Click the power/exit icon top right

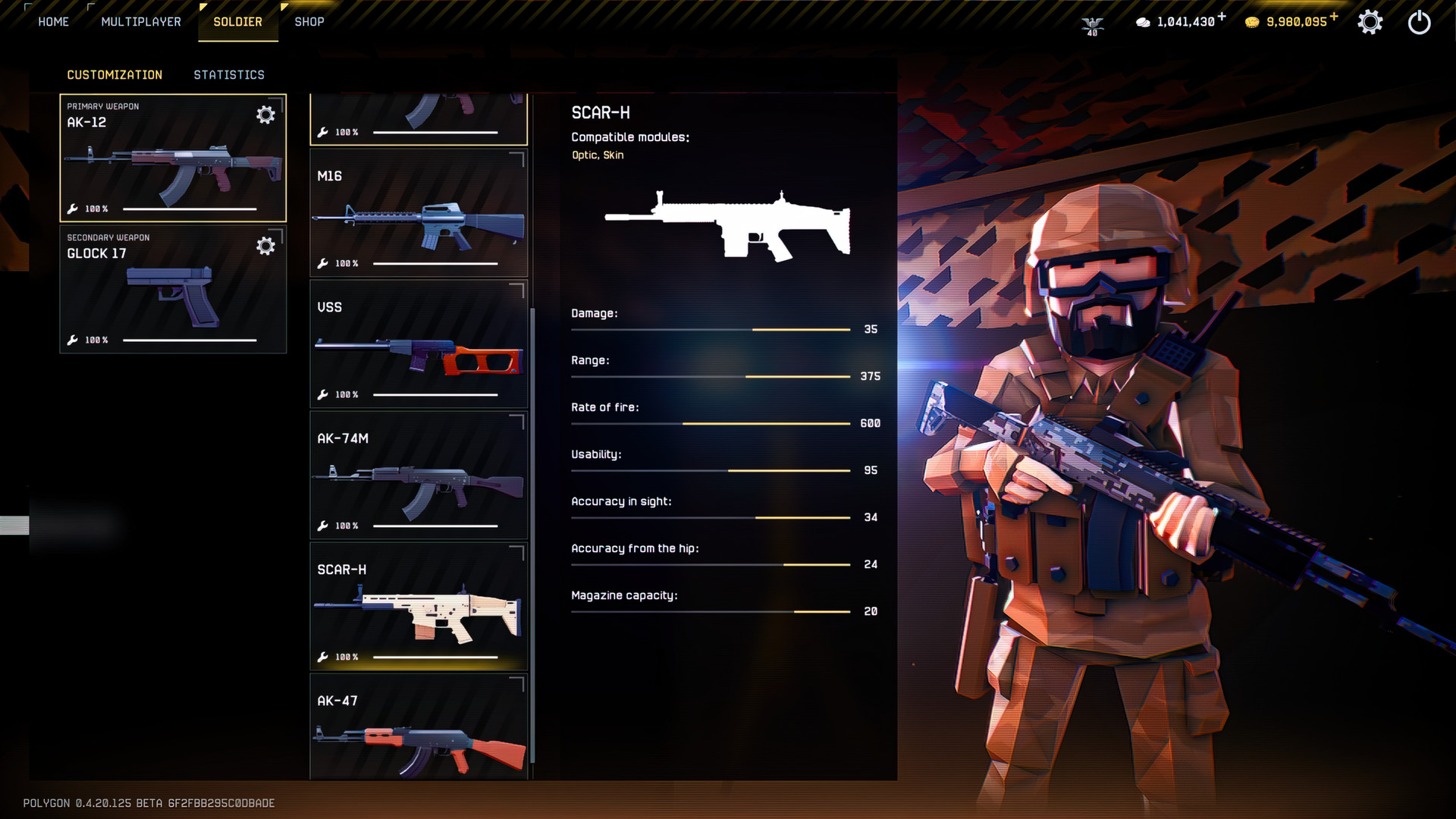pyautogui.click(x=1419, y=22)
